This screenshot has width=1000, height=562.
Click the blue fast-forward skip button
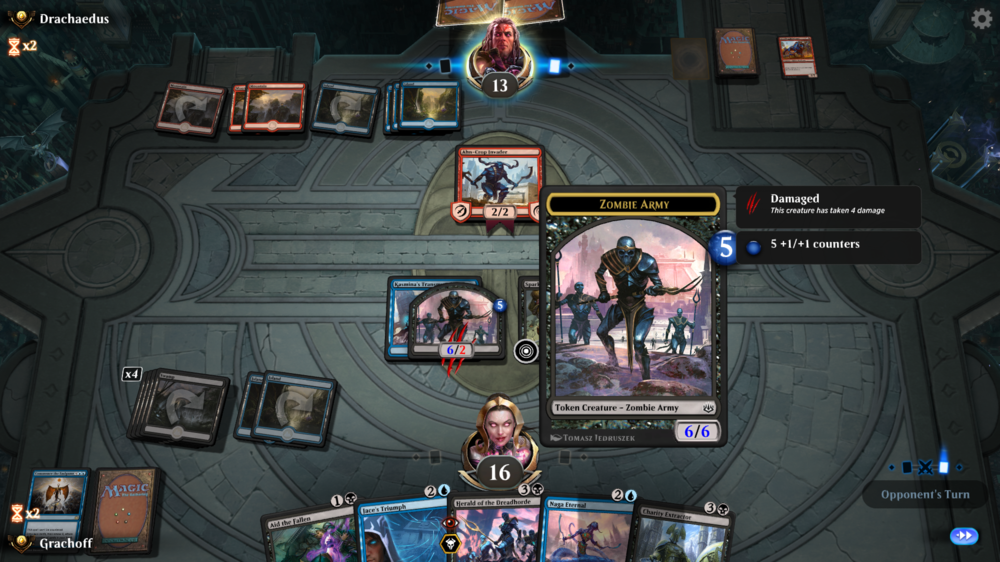click(964, 536)
